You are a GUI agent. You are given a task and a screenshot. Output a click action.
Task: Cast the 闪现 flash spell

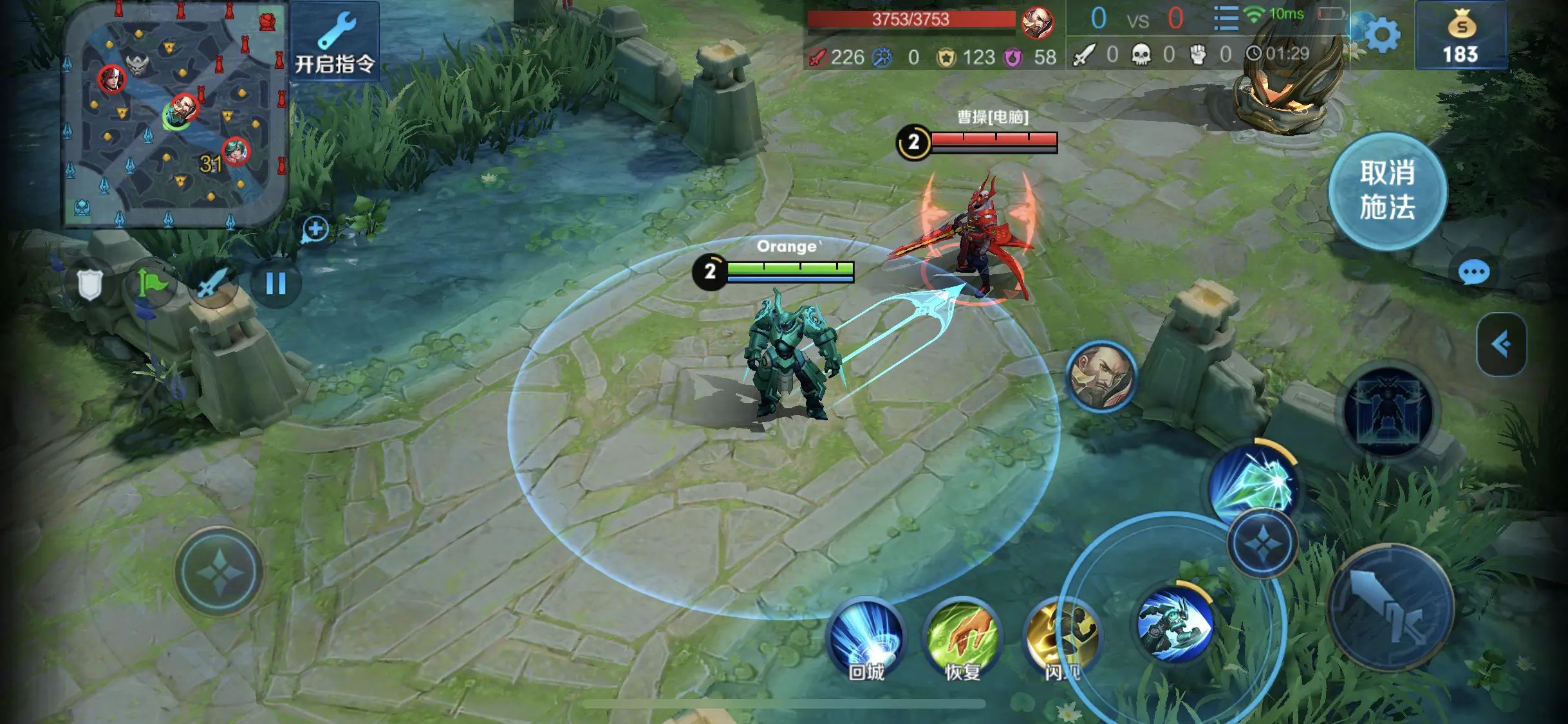[x=1058, y=638]
